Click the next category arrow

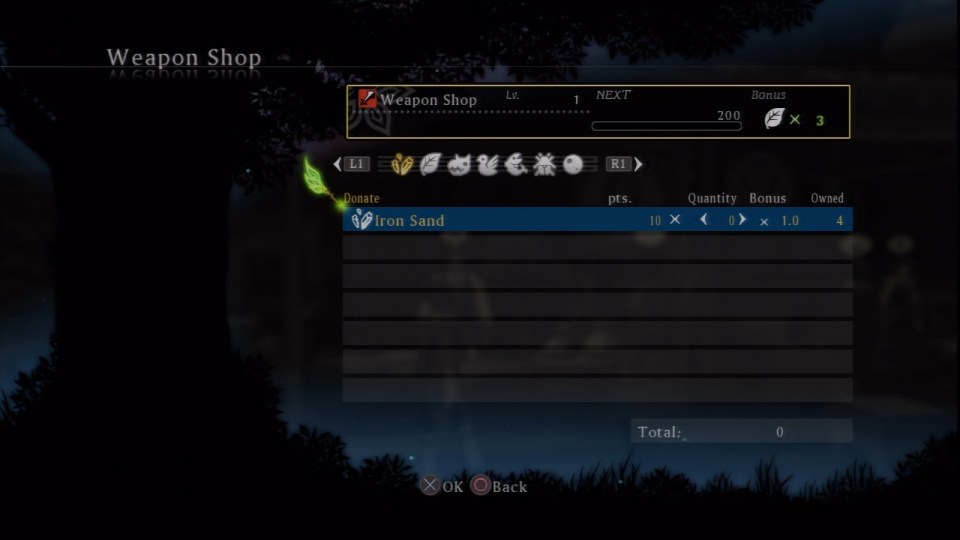click(639, 164)
